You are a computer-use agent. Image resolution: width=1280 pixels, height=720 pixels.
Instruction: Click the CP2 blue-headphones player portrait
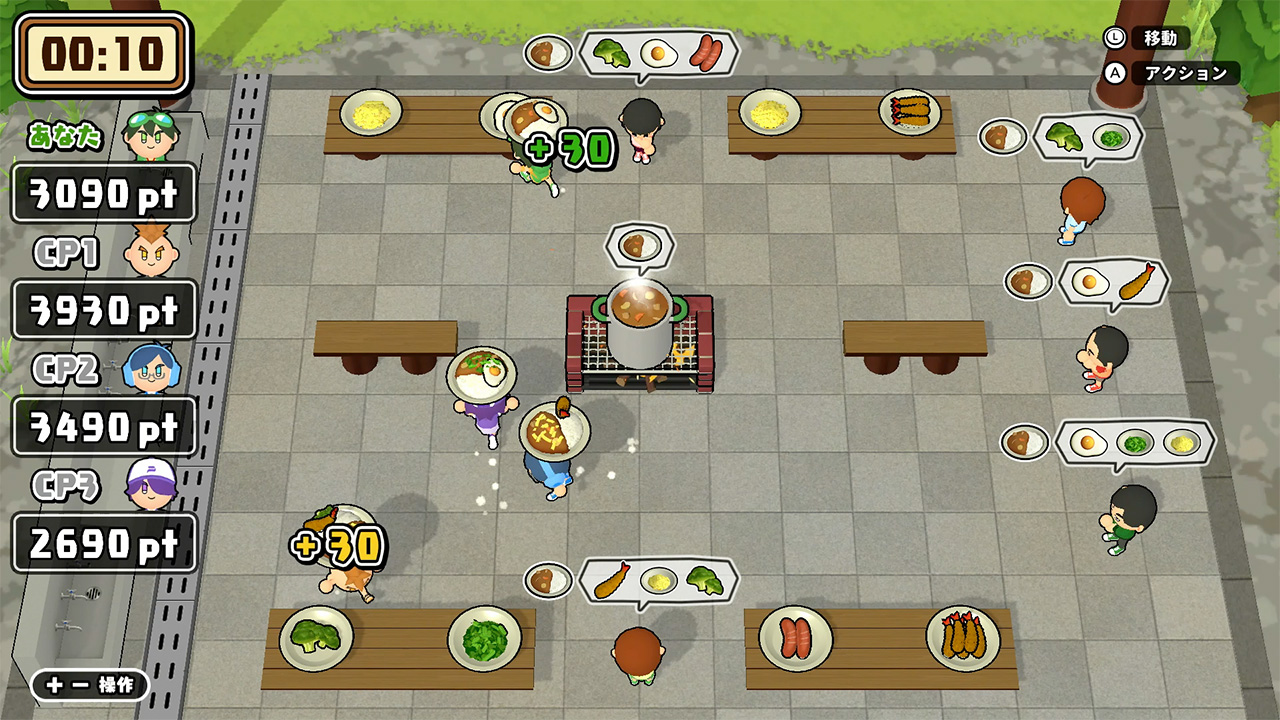151,368
